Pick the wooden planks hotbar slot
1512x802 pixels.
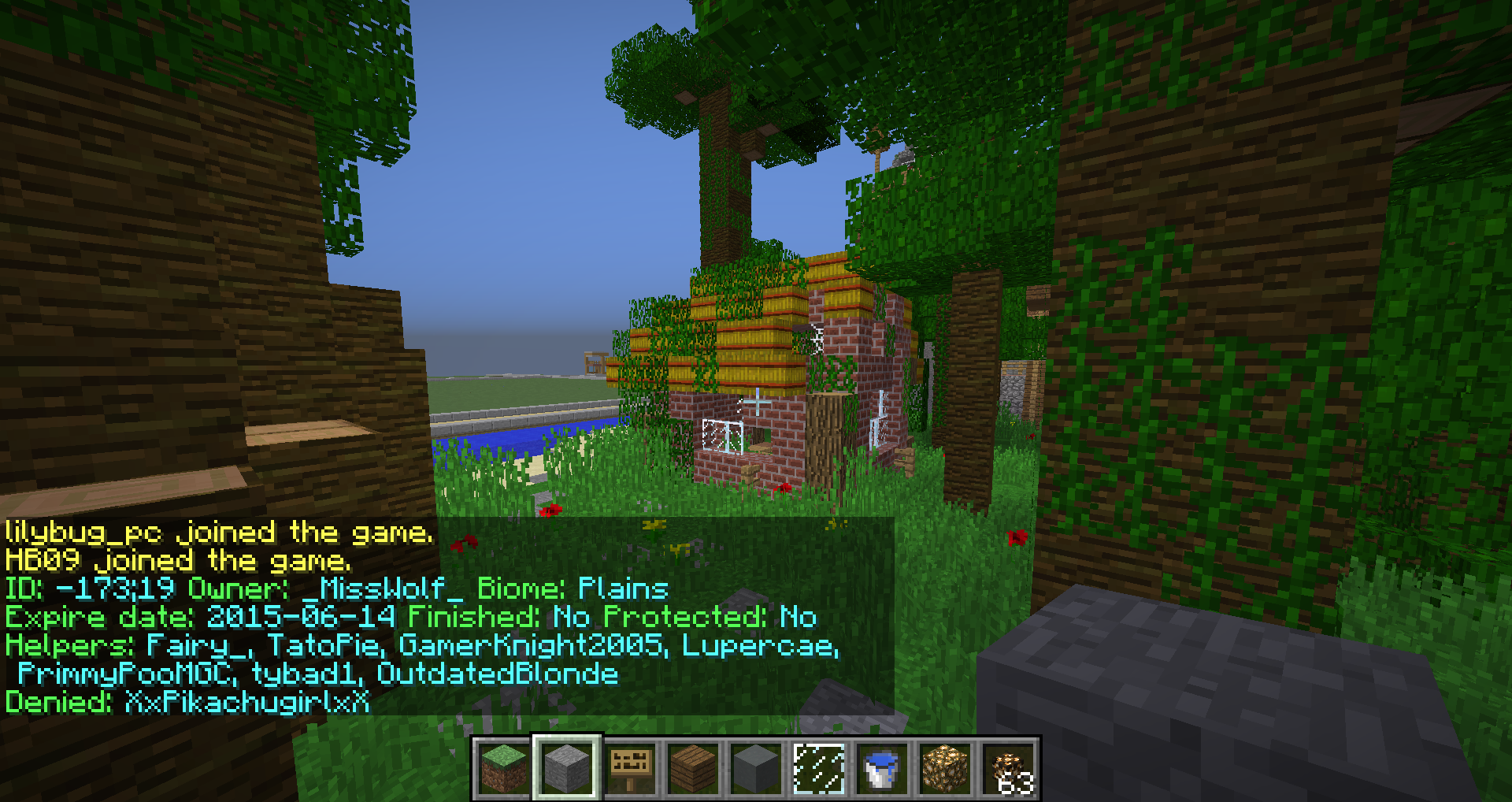click(693, 768)
